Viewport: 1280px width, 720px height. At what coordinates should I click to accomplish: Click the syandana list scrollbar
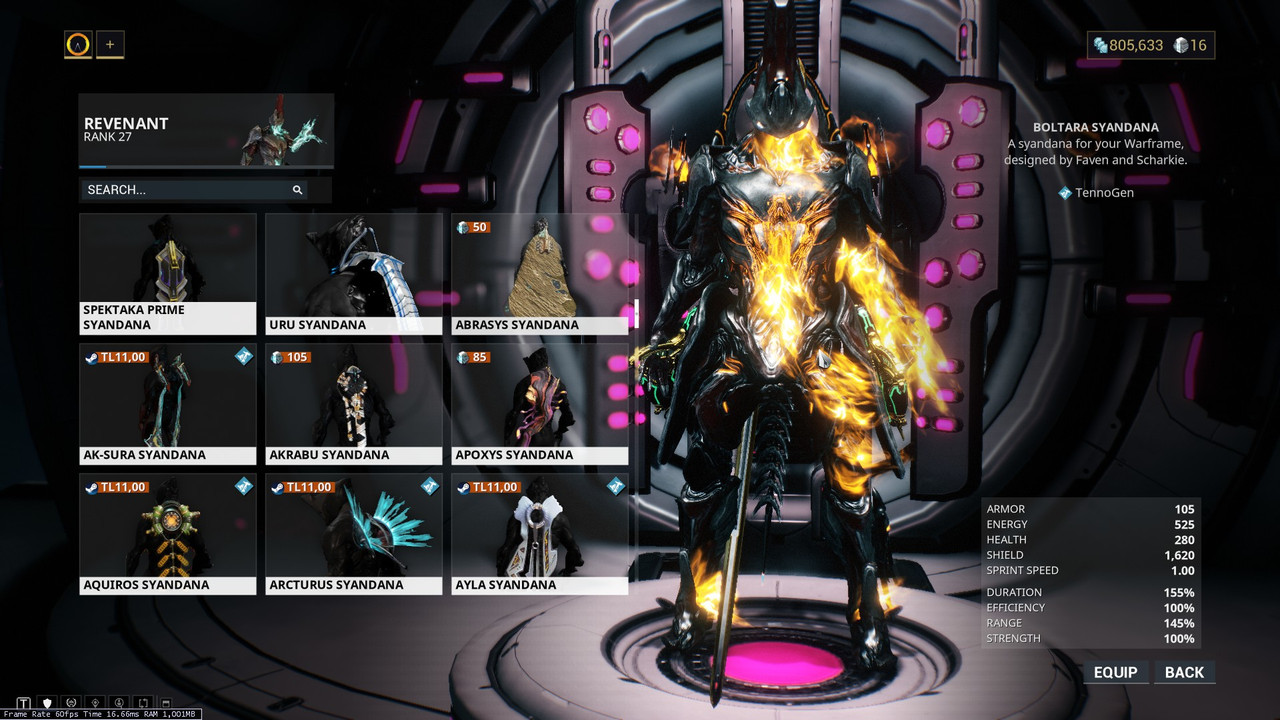637,312
